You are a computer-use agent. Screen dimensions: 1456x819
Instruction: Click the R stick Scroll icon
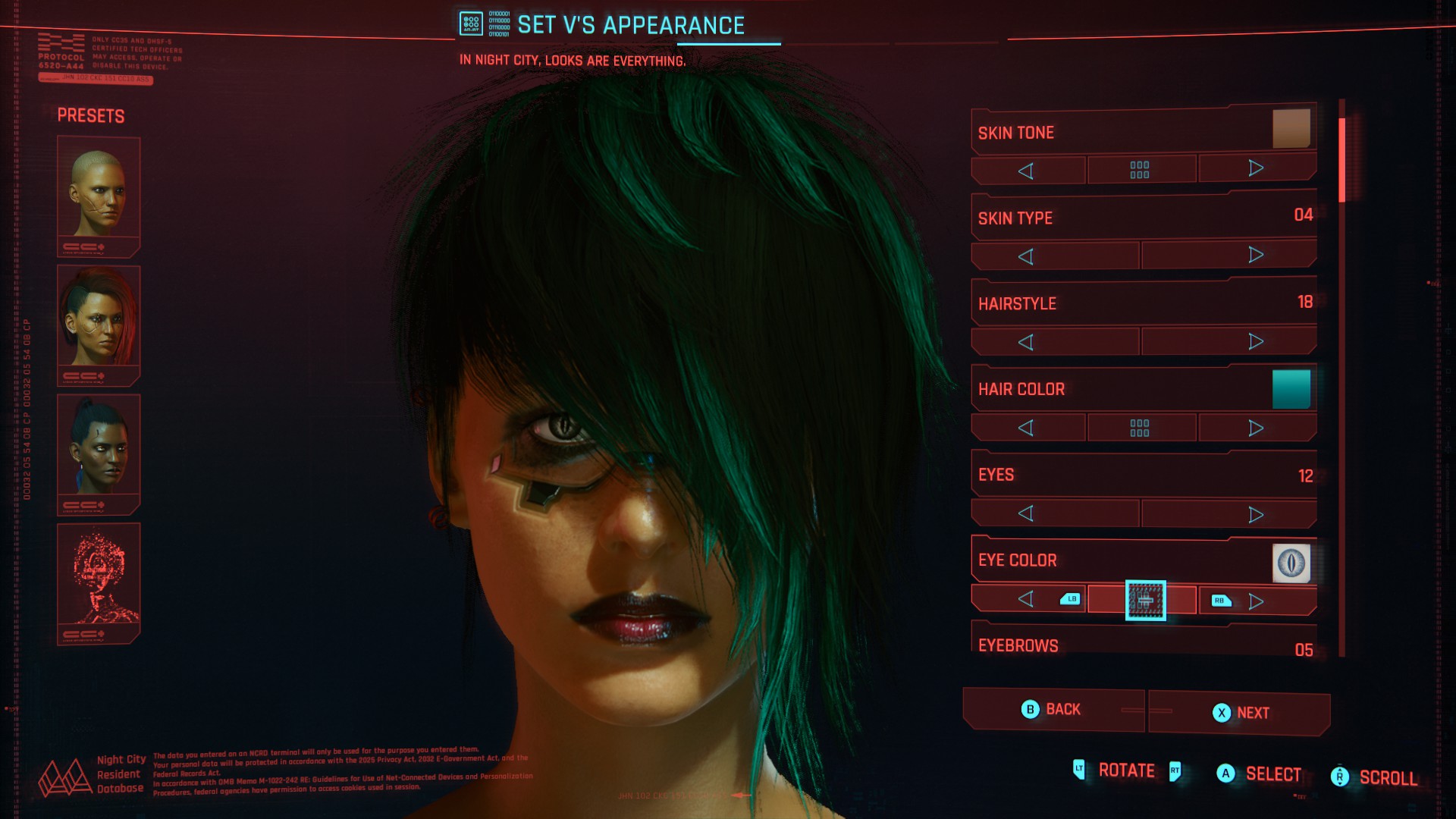tap(1338, 775)
